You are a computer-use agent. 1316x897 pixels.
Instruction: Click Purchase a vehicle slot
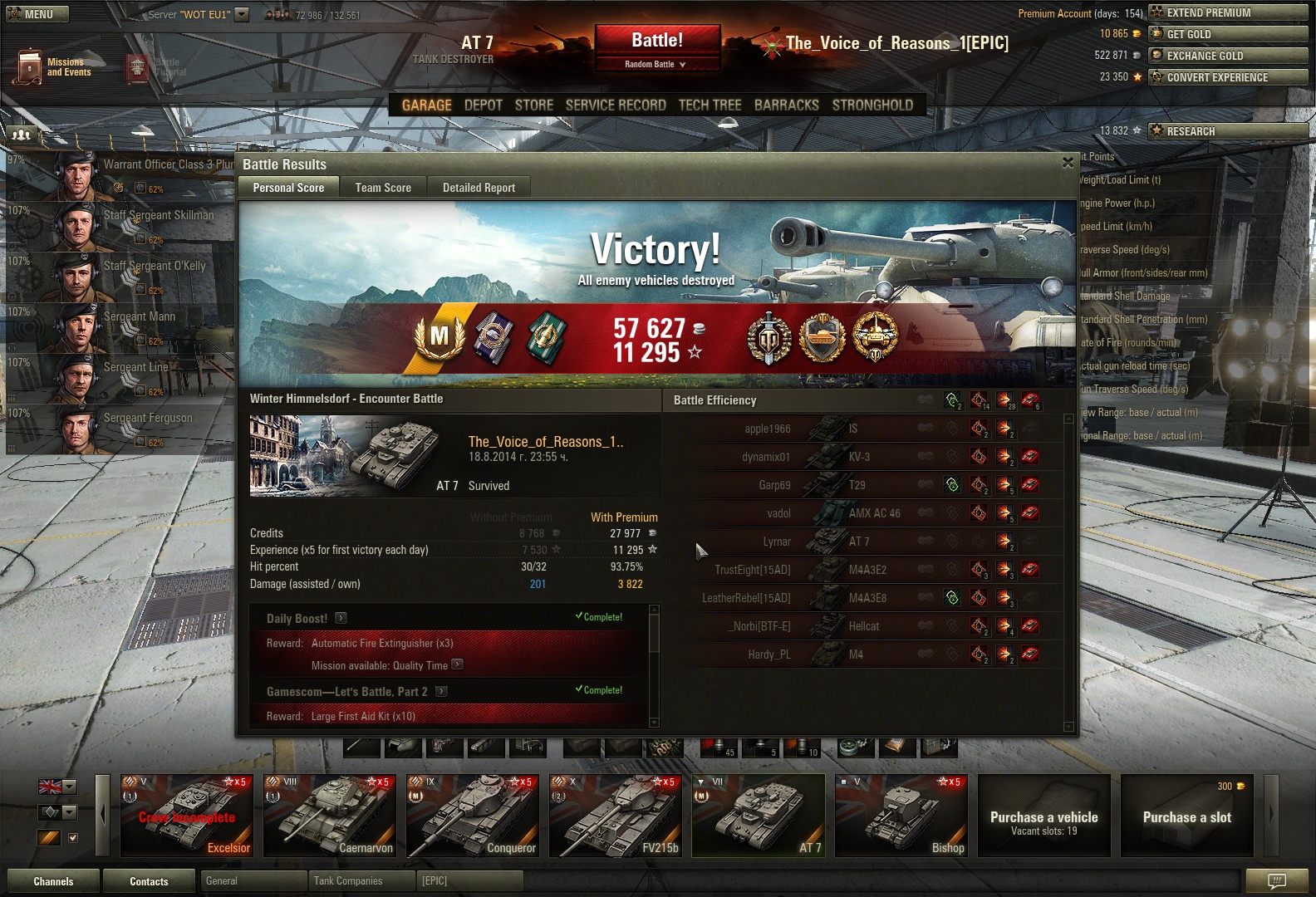[x=1186, y=816]
